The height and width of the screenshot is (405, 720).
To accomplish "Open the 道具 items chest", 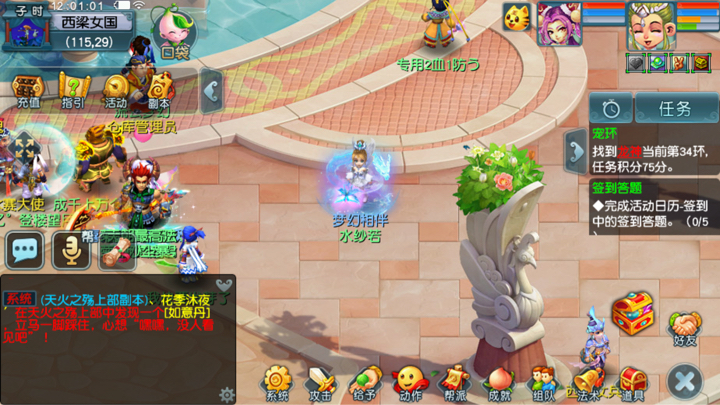I will (632, 383).
